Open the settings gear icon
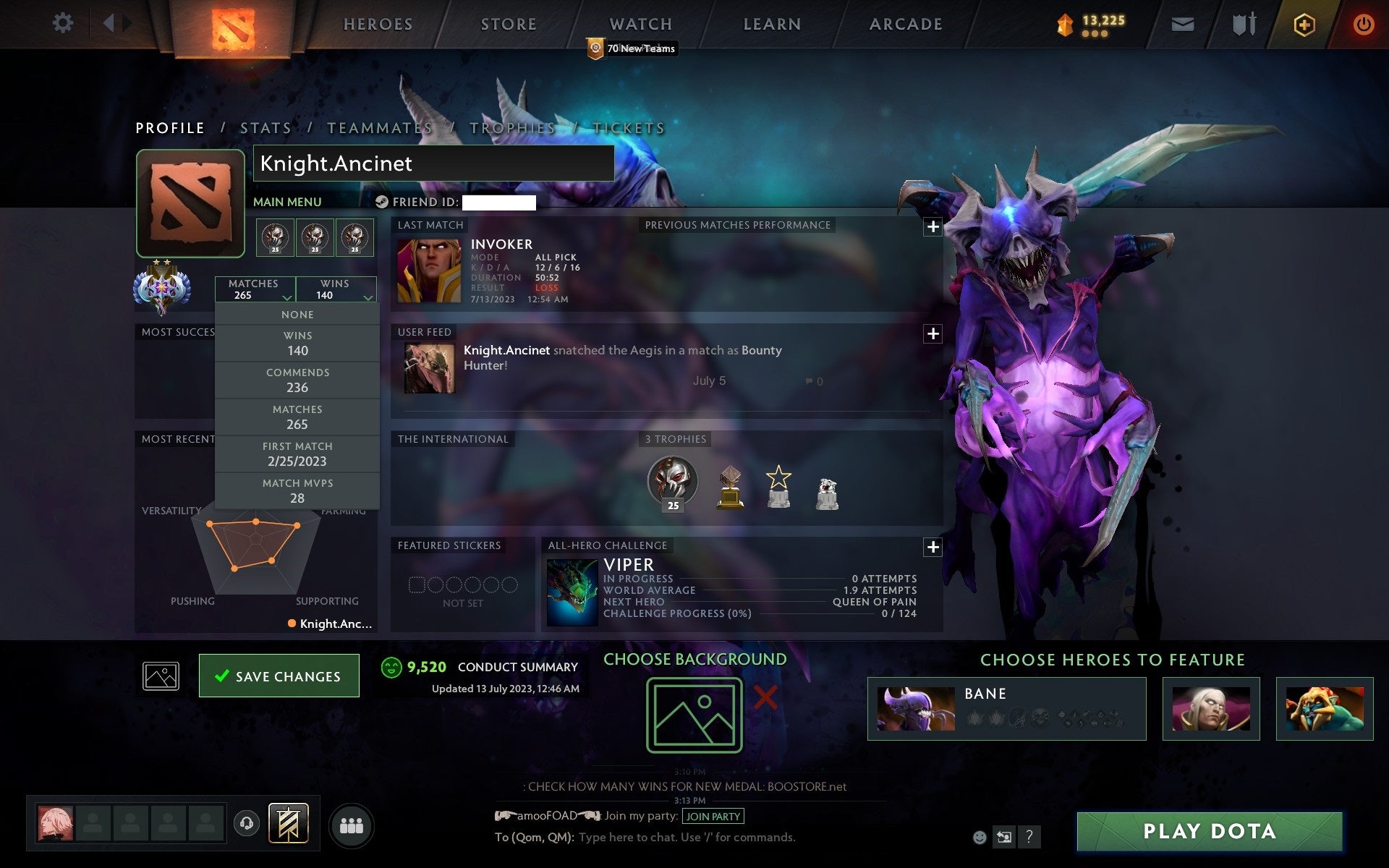The height and width of the screenshot is (868, 1389). (x=64, y=24)
